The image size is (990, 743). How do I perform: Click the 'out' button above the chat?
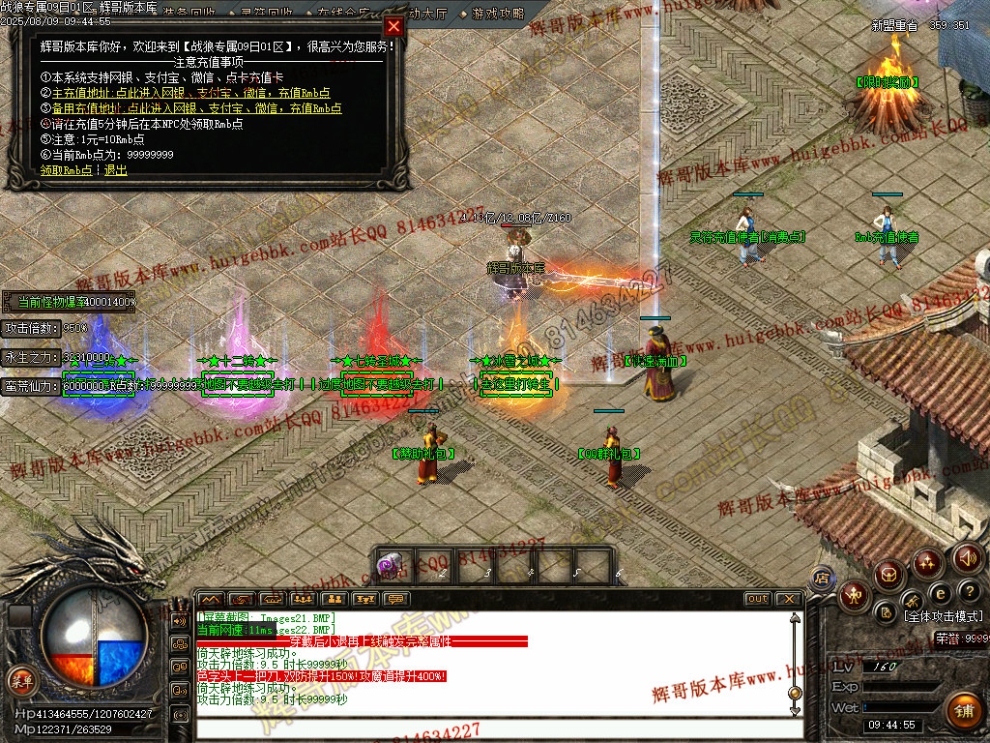pyautogui.click(x=758, y=599)
